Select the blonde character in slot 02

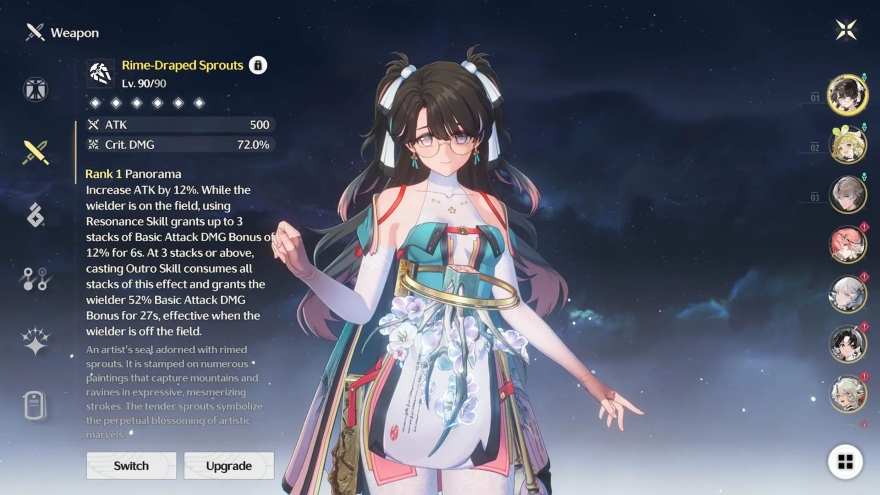click(848, 146)
